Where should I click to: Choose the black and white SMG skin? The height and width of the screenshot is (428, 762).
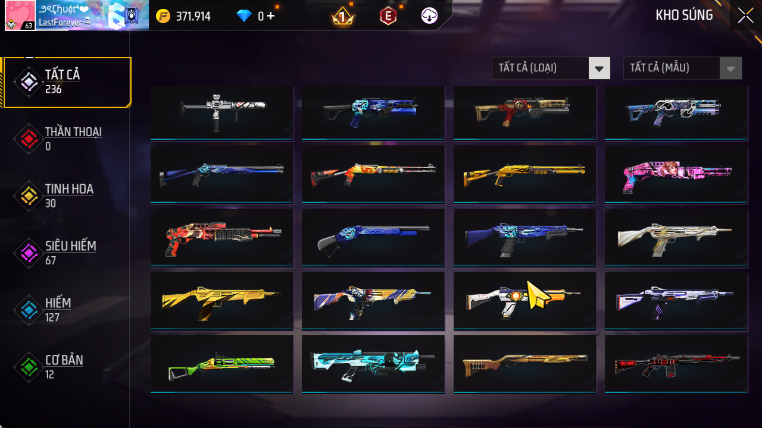pyautogui.click(x=221, y=110)
